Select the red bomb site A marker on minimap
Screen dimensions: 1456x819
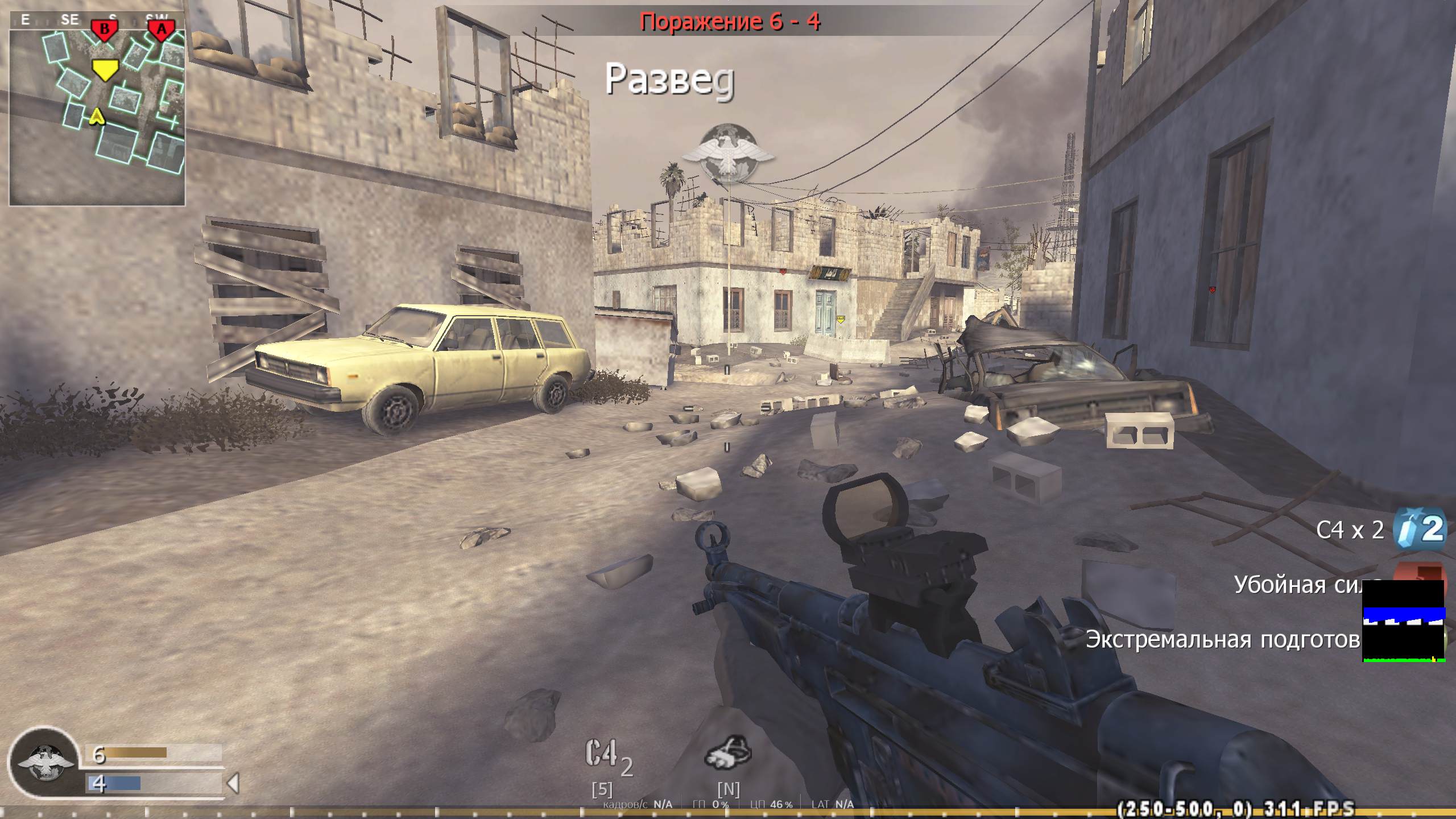point(161,27)
